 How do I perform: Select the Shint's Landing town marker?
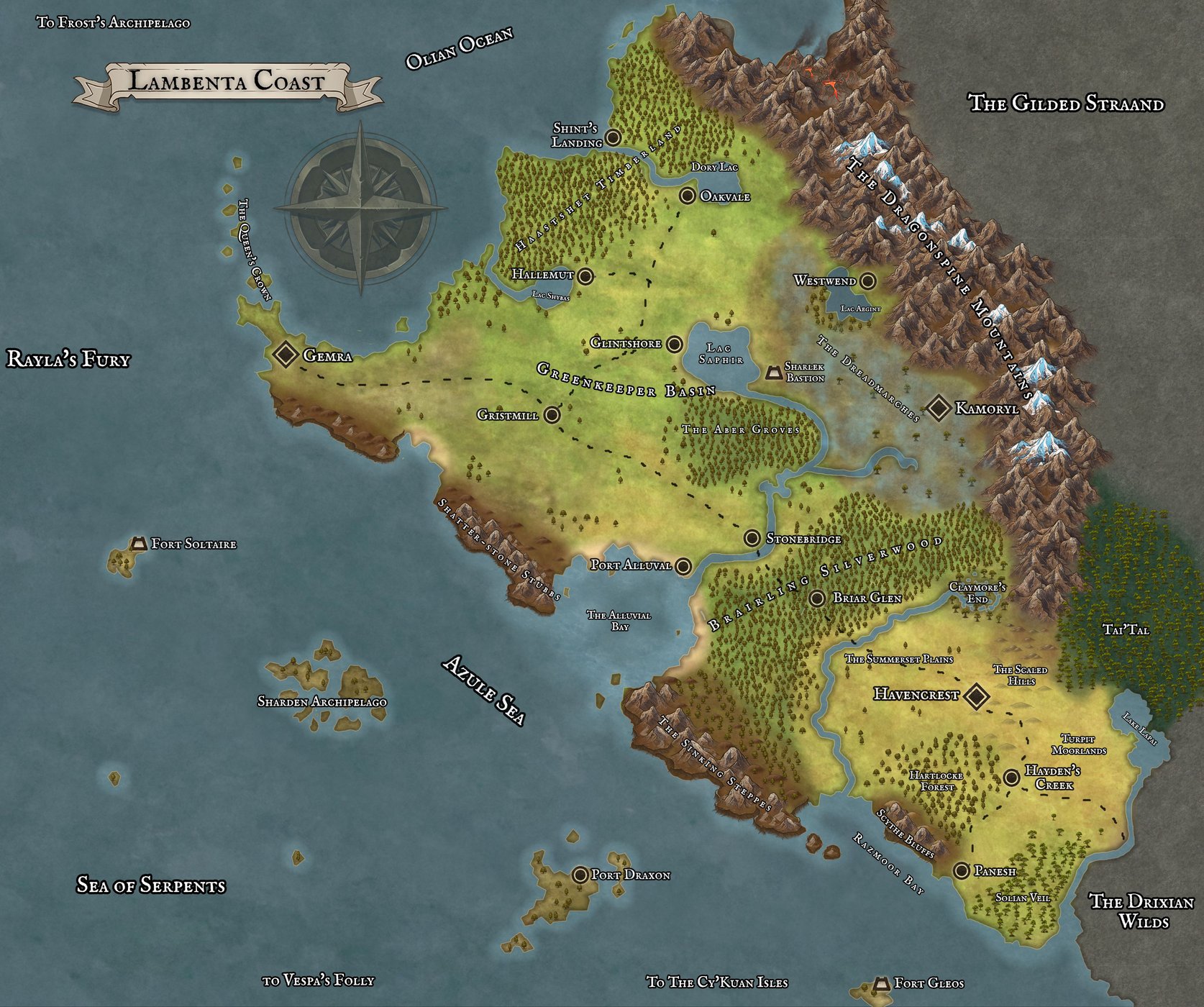click(x=614, y=137)
